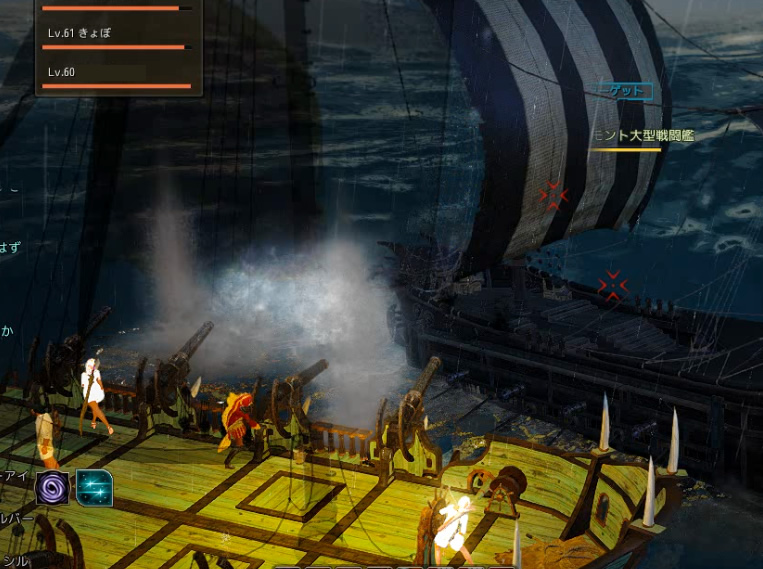
Task: Select the Lv.60 party member row
Action: tap(116, 76)
